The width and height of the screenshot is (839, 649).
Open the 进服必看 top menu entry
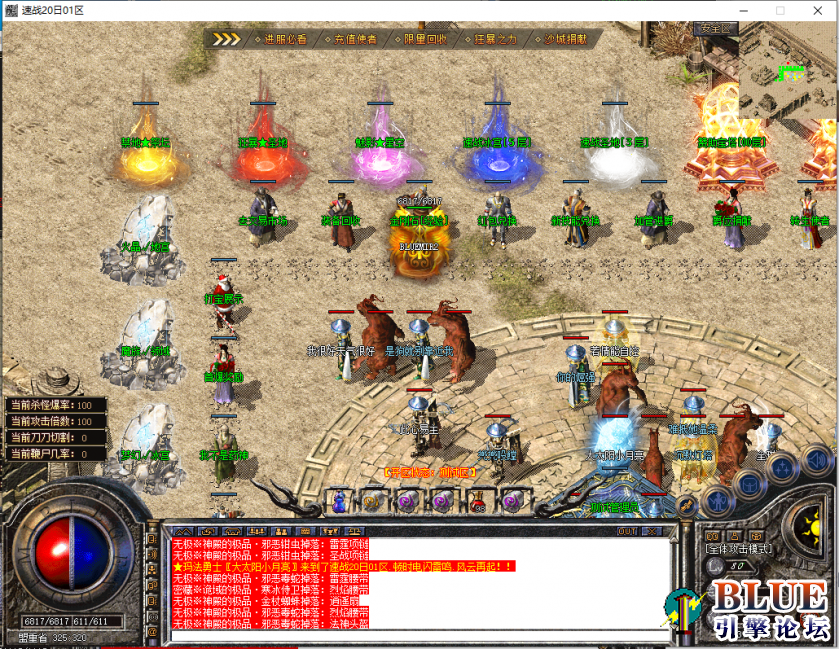[285, 39]
